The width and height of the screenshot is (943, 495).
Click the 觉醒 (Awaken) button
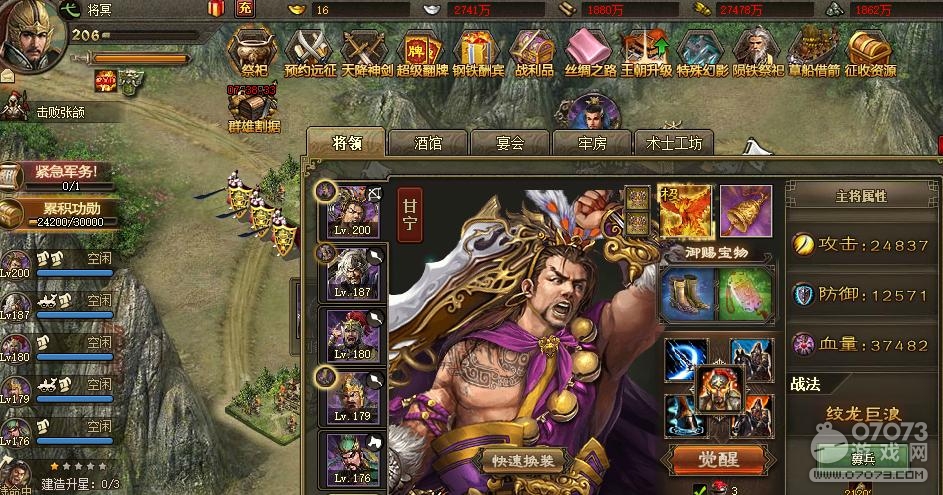point(717,459)
